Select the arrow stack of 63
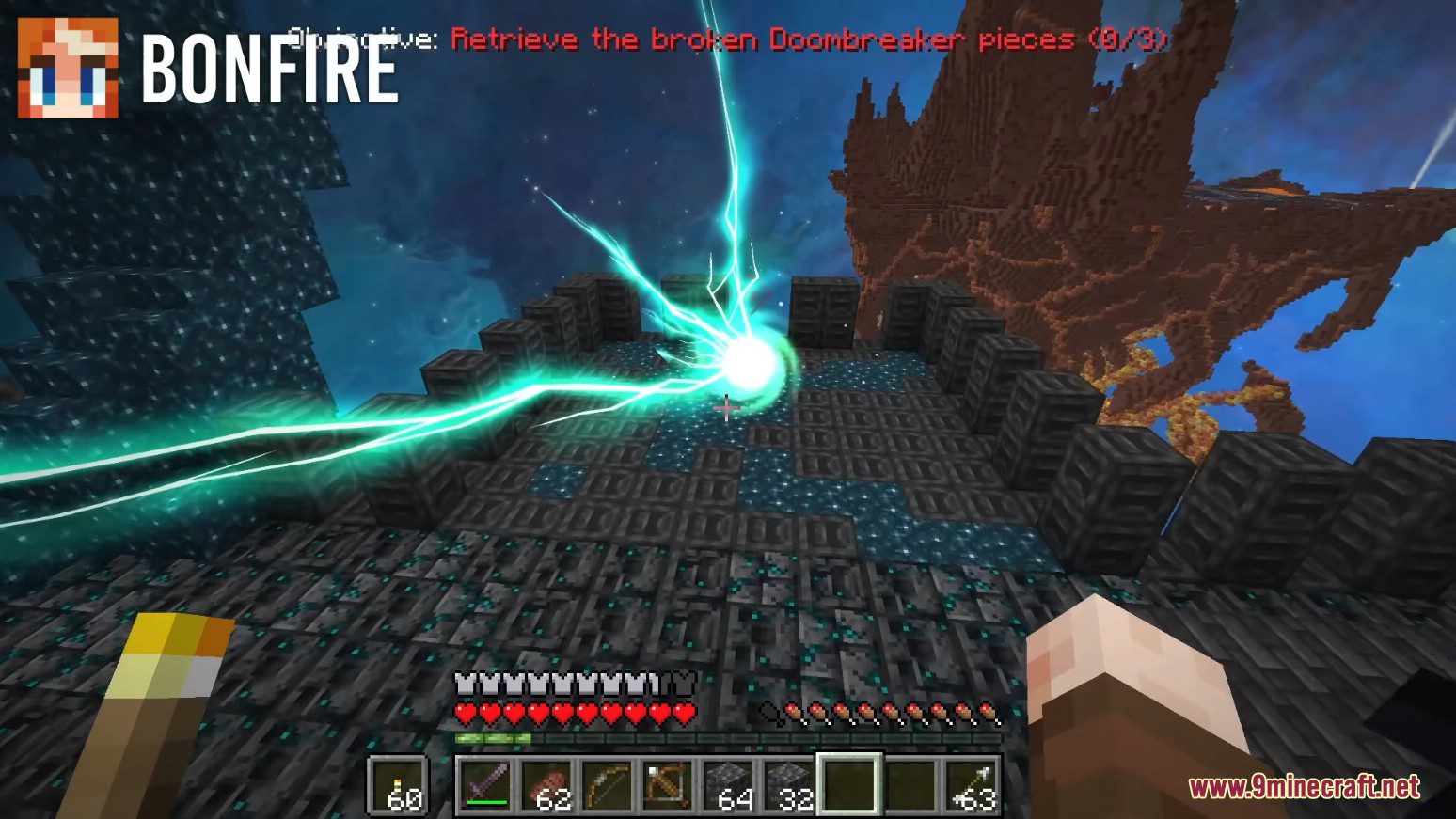The width and height of the screenshot is (1456, 819). [970, 784]
